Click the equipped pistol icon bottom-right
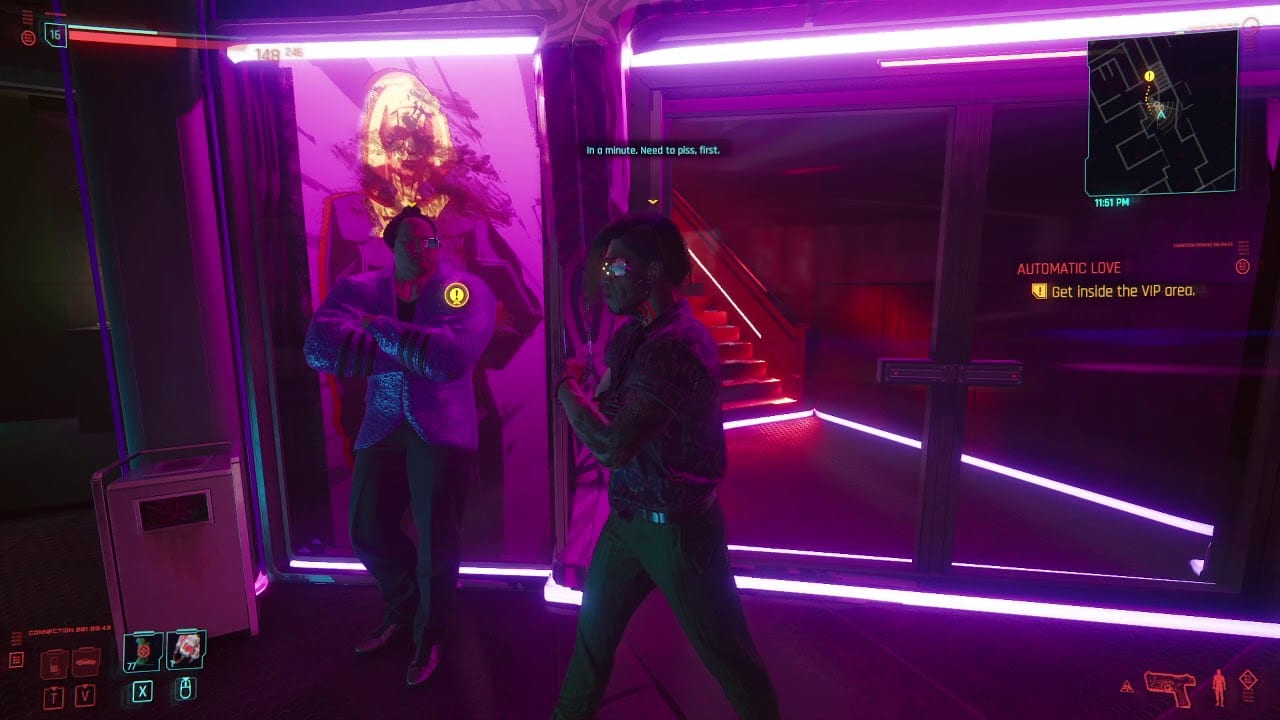Screen dimensions: 1280x720 tap(1169, 686)
